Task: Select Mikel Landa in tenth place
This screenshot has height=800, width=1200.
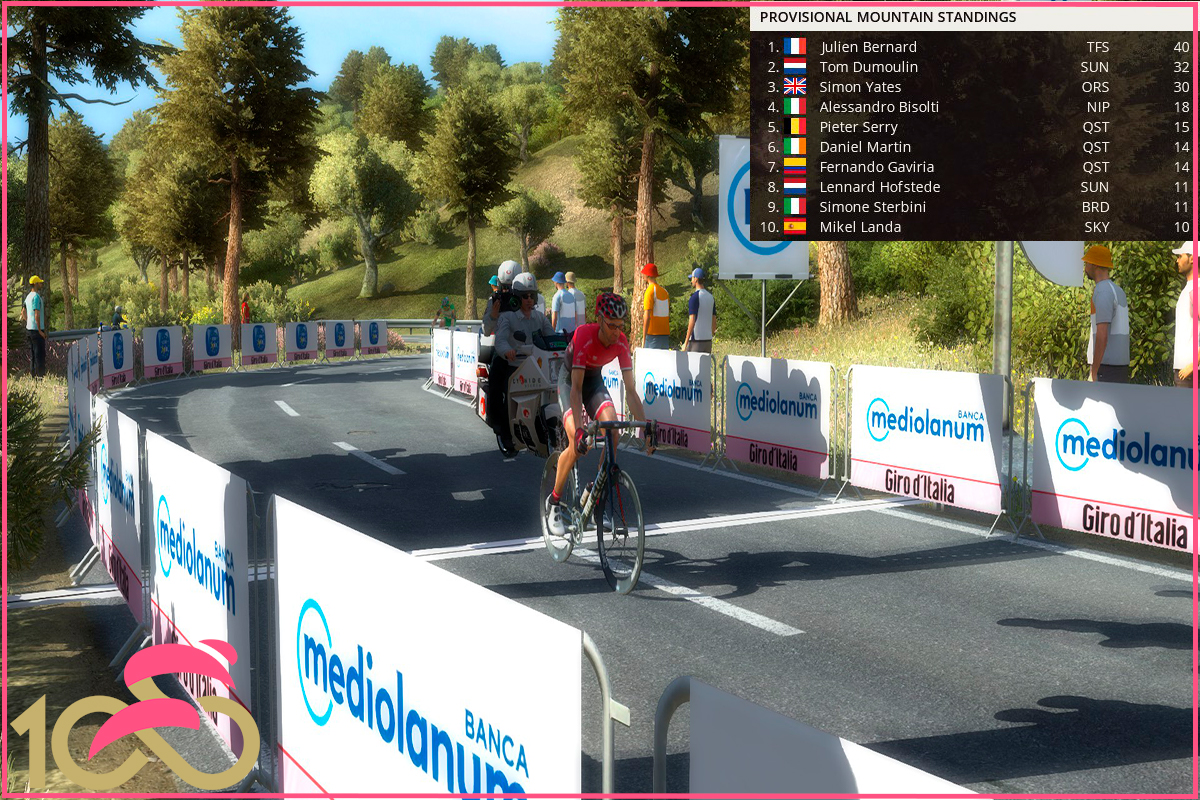Action: 860,227
